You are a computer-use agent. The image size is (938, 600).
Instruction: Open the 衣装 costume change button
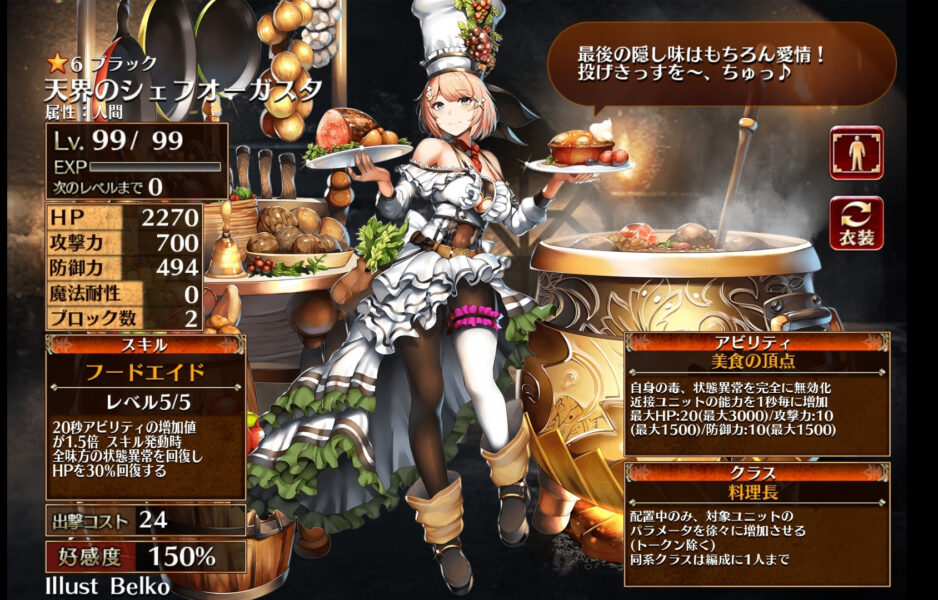coord(856,223)
